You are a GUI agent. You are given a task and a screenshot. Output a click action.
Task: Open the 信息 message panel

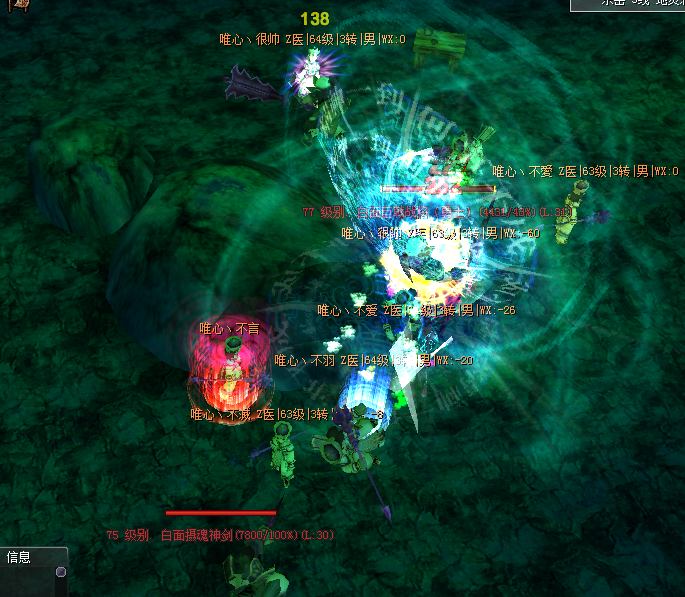[x=20, y=558]
